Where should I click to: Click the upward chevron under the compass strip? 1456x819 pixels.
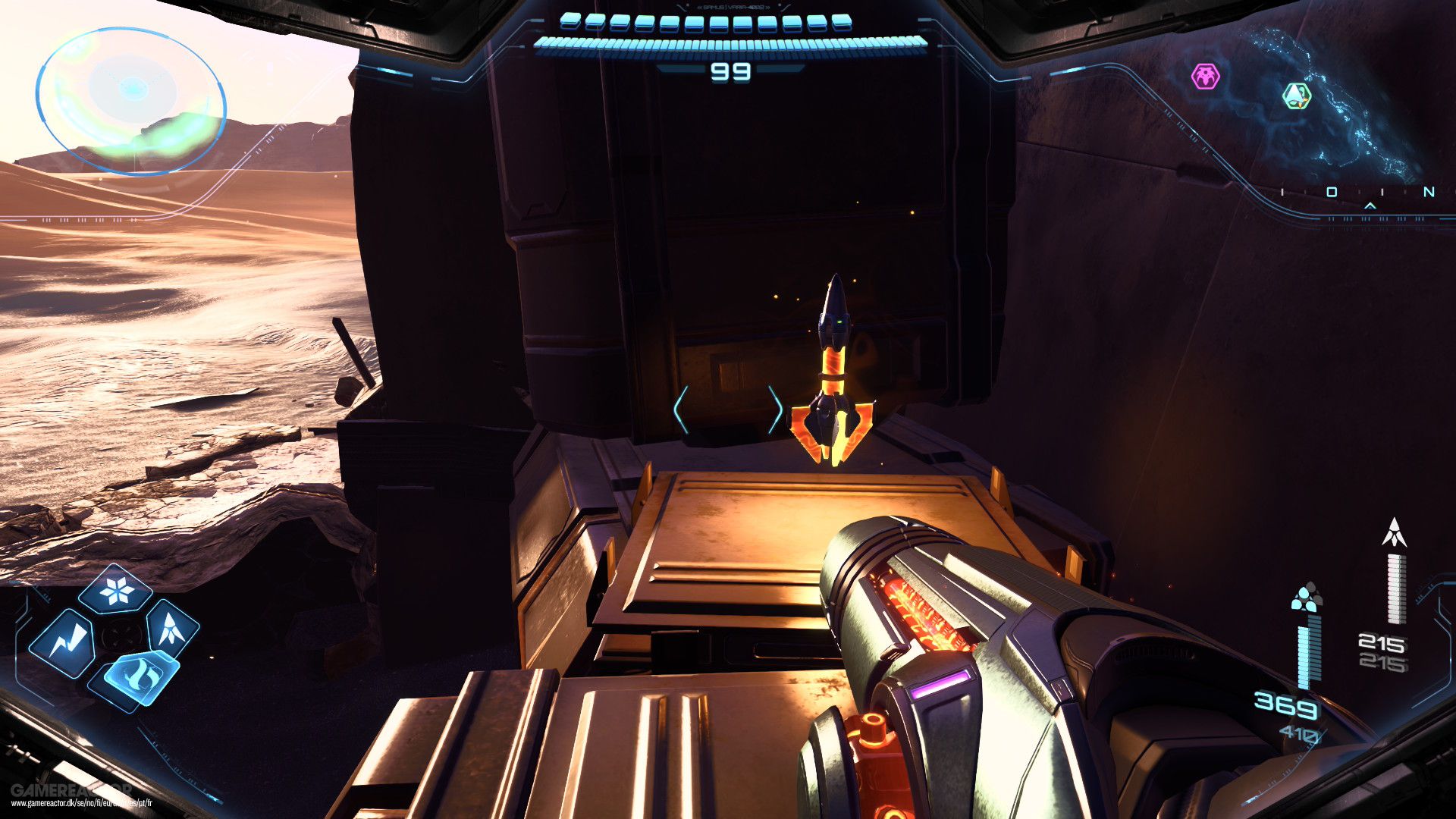pyautogui.click(x=1370, y=206)
